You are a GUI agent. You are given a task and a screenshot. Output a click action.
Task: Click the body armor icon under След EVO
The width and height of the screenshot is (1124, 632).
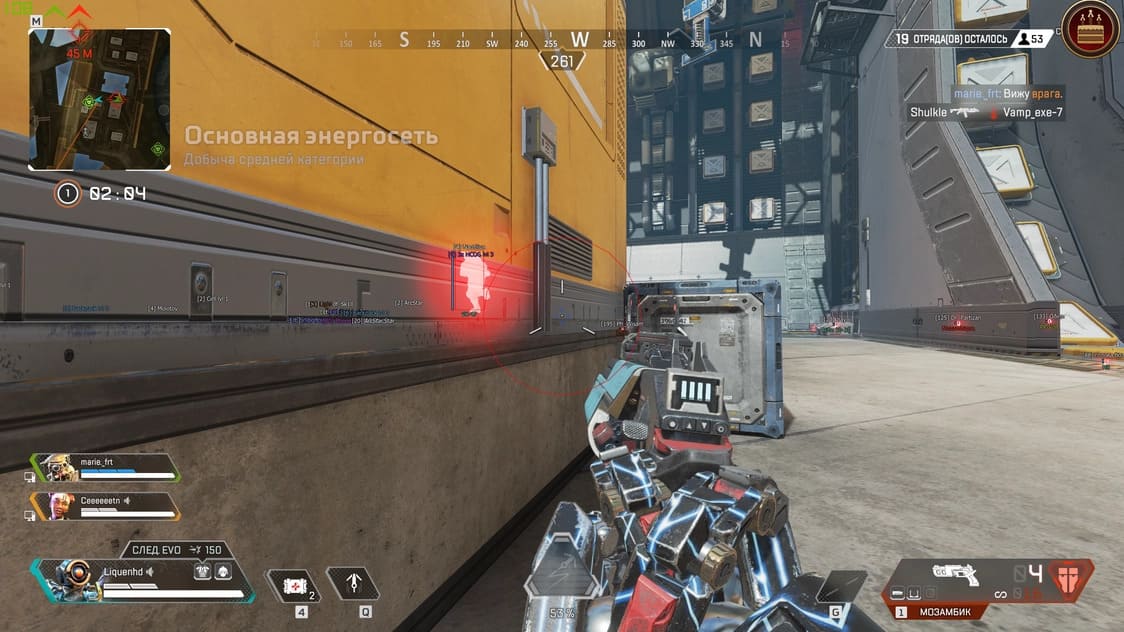click(x=202, y=571)
